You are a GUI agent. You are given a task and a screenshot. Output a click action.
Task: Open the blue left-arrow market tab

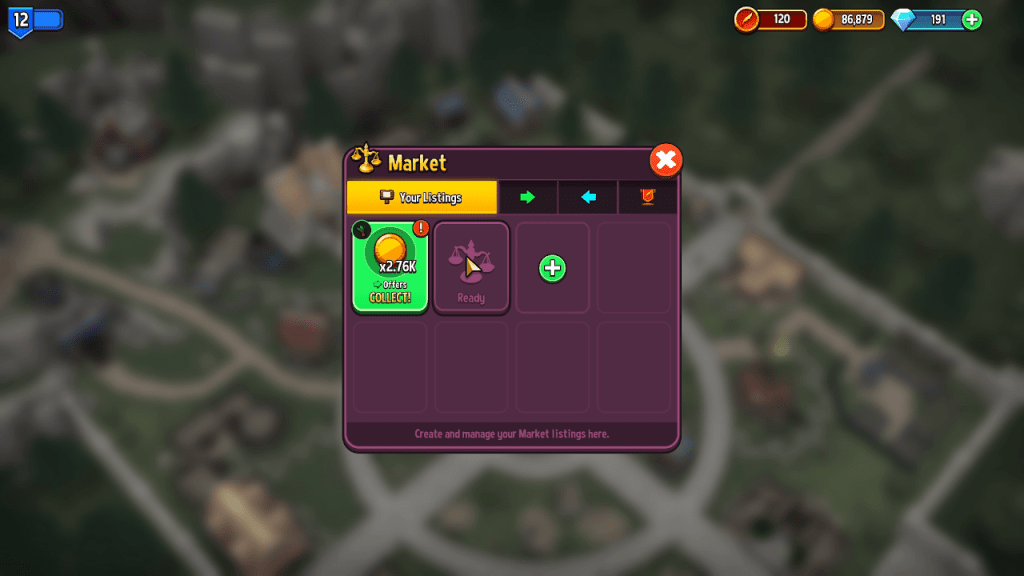click(x=588, y=197)
